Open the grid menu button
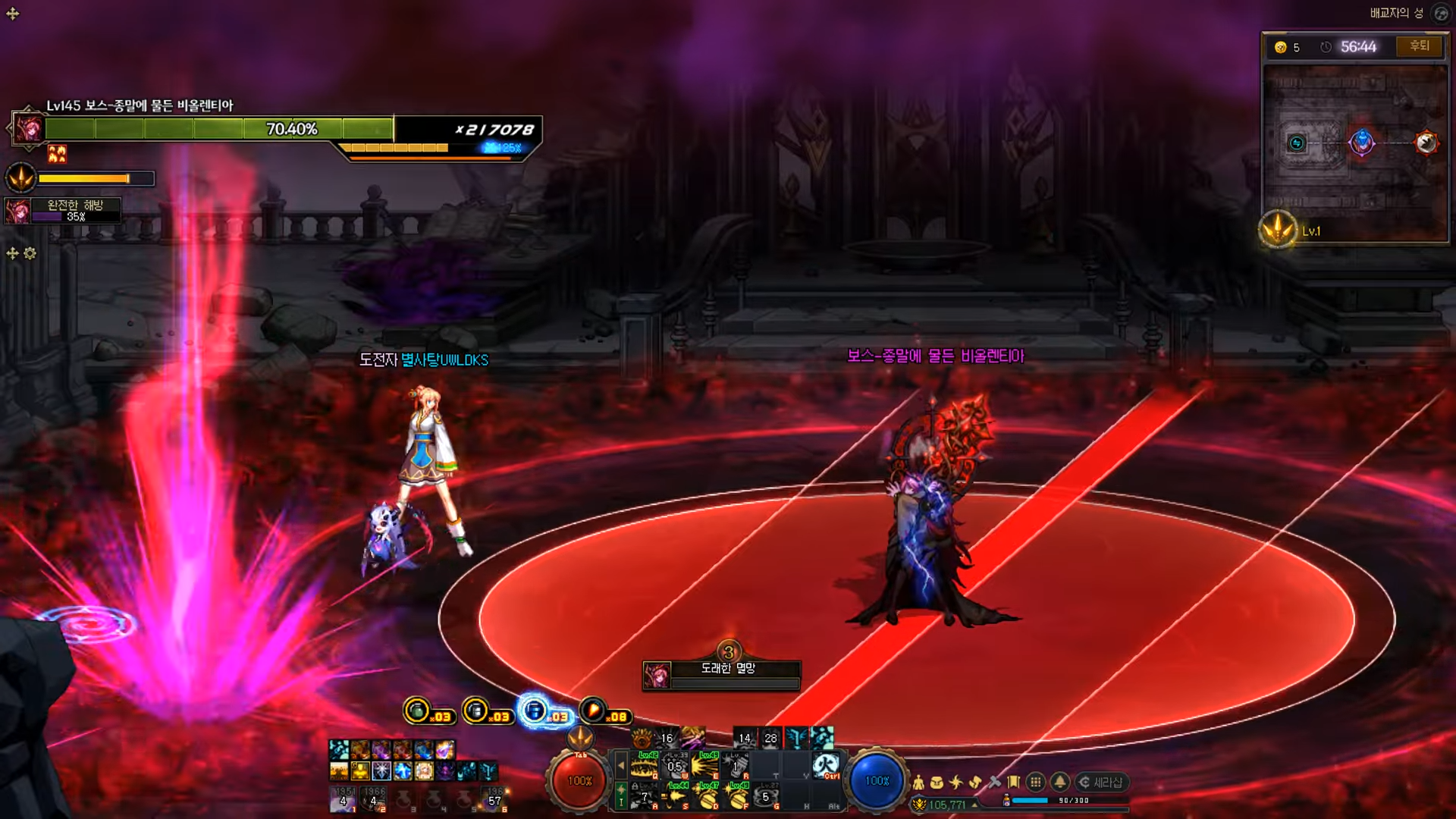This screenshot has width=1456, height=819. click(x=1036, y=782)
